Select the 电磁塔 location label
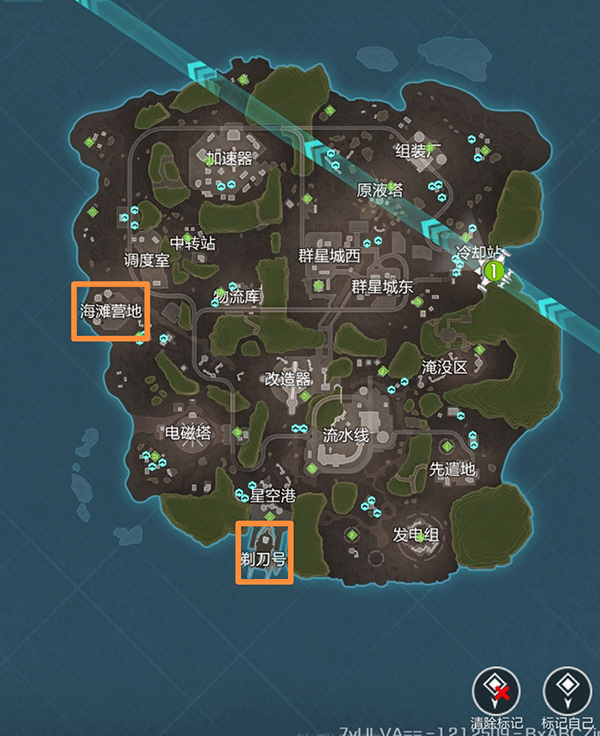This screenshot has width=600, height=736. point(188,432)
